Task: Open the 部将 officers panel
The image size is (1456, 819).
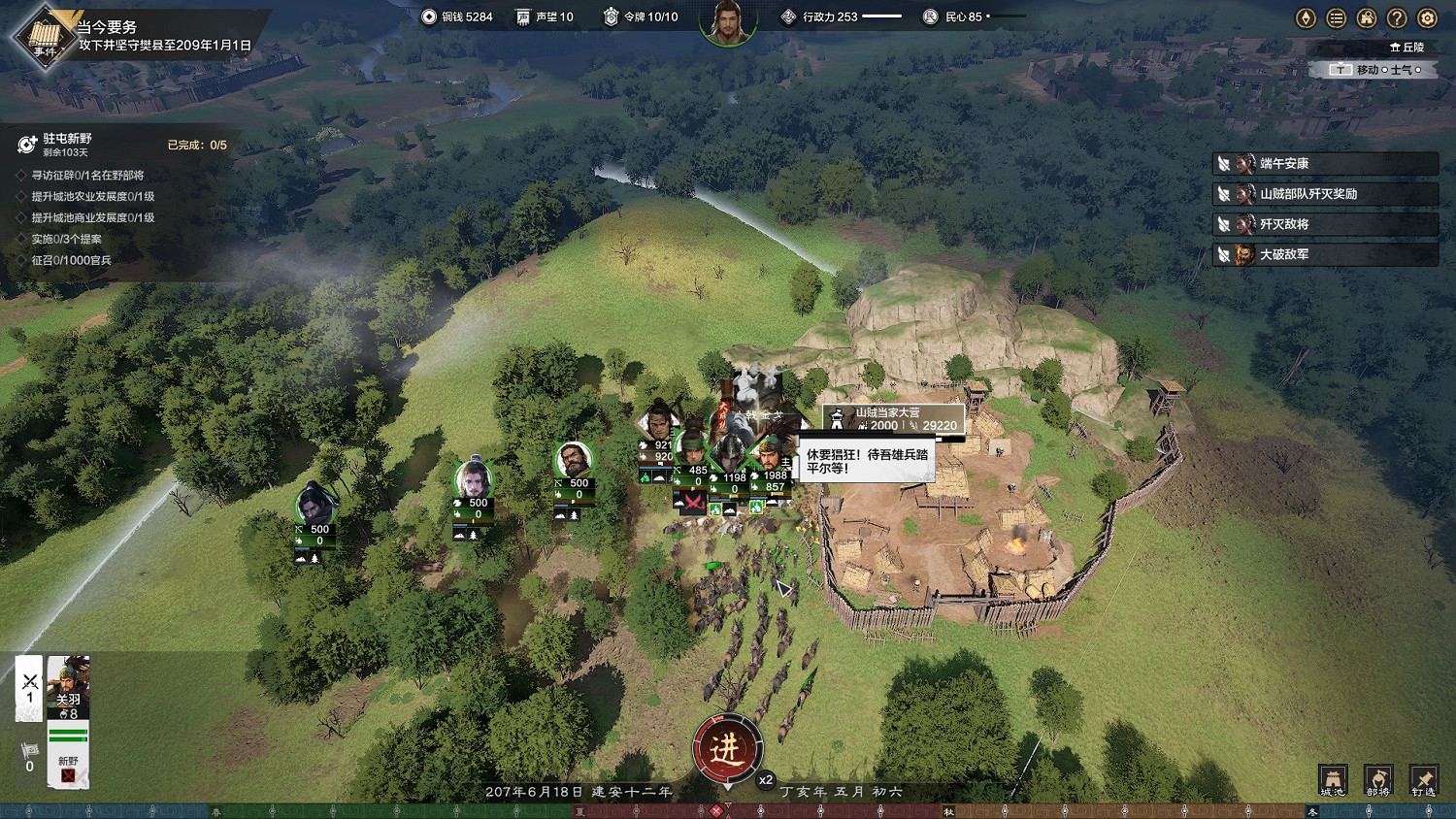Action: (1378, 779)
